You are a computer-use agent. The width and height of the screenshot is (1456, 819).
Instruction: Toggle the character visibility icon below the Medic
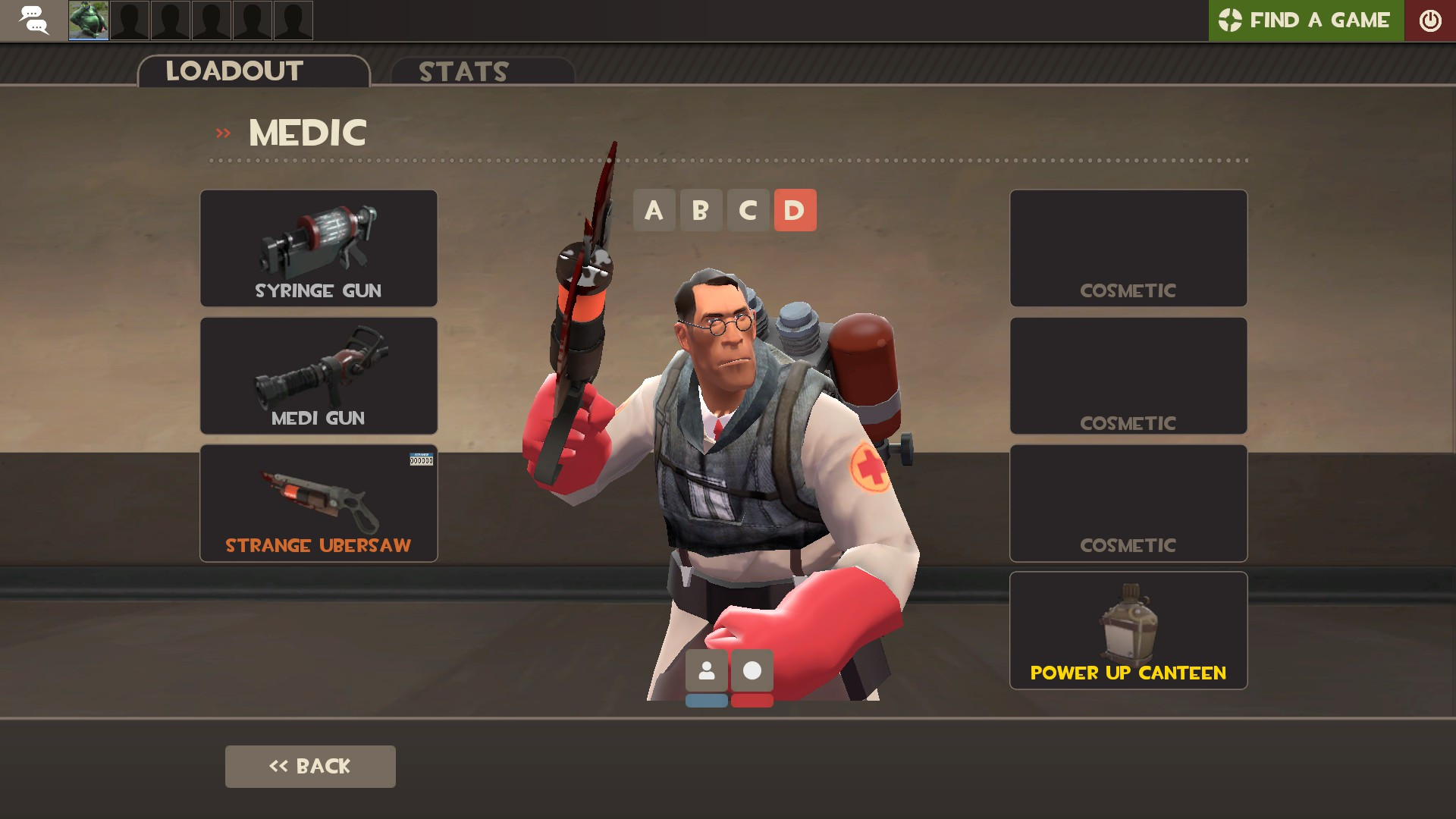click(x=707, y=670)
